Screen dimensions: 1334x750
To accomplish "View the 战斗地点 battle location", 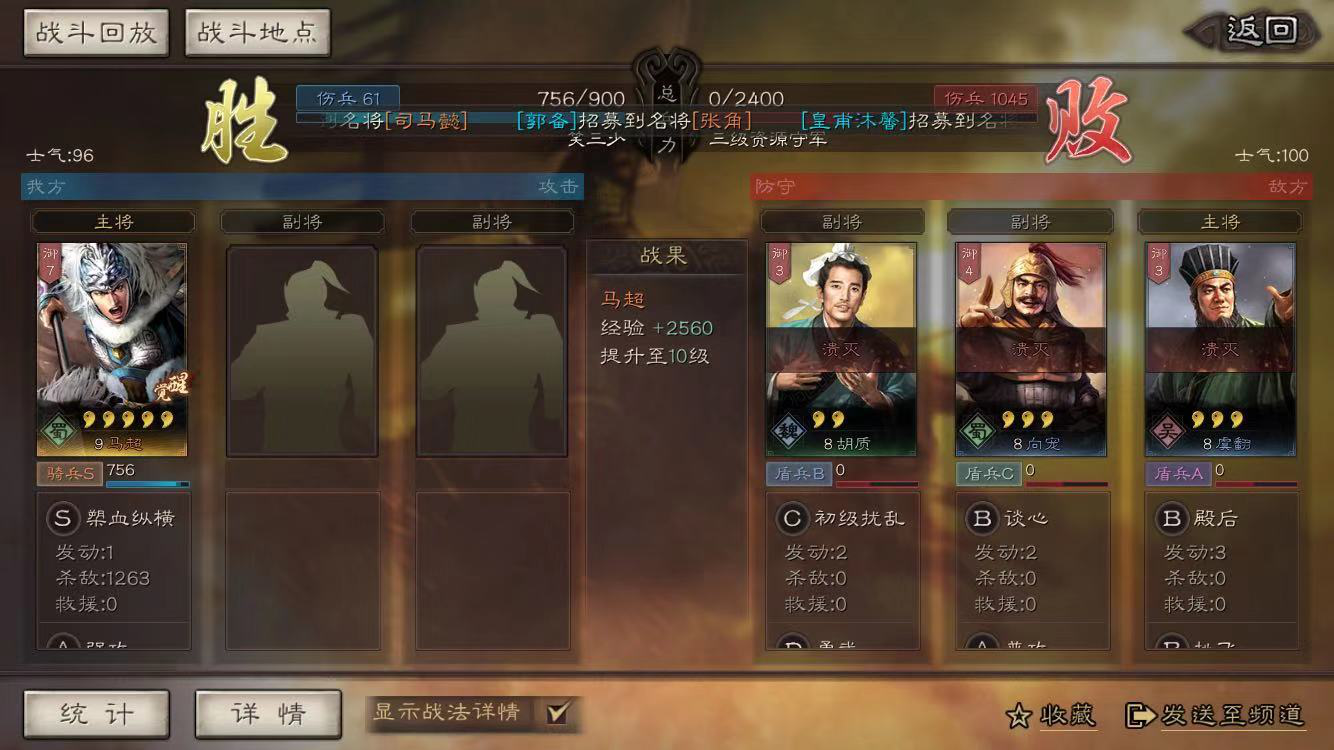I will (257, 33).
